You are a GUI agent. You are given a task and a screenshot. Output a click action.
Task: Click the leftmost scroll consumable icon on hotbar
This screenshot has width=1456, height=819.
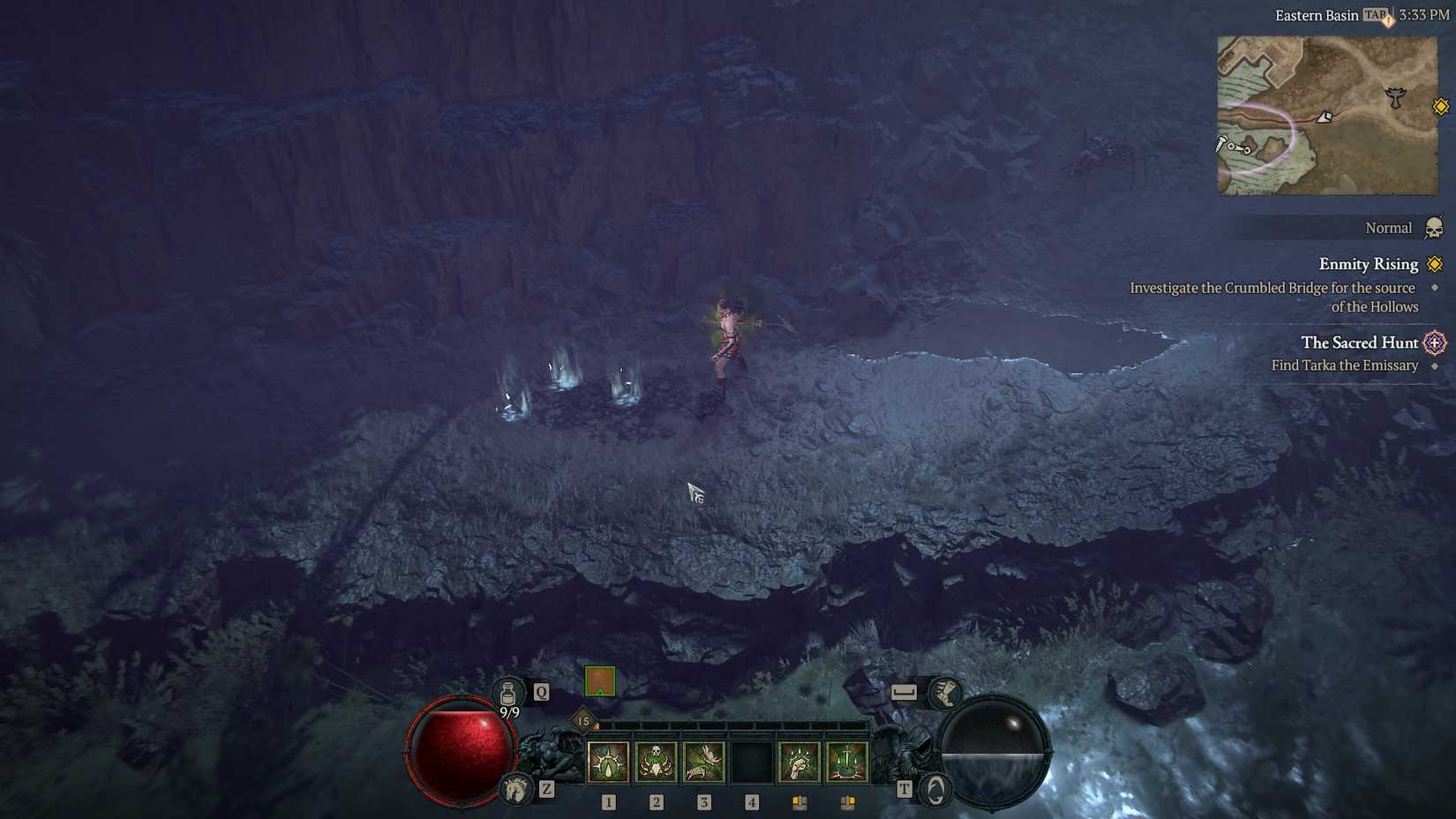799,802
